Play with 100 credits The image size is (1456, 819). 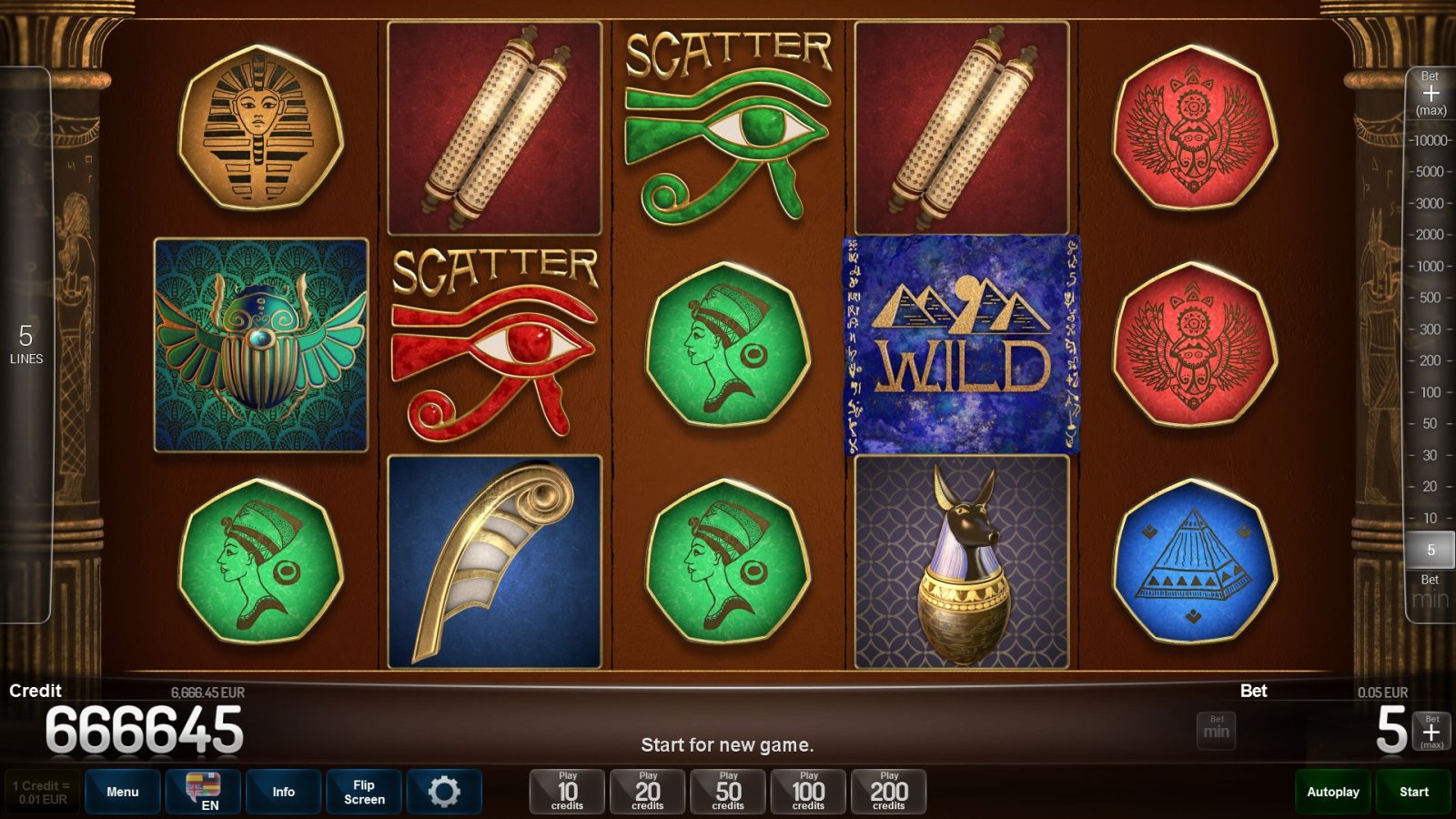[x=808, y=792]
